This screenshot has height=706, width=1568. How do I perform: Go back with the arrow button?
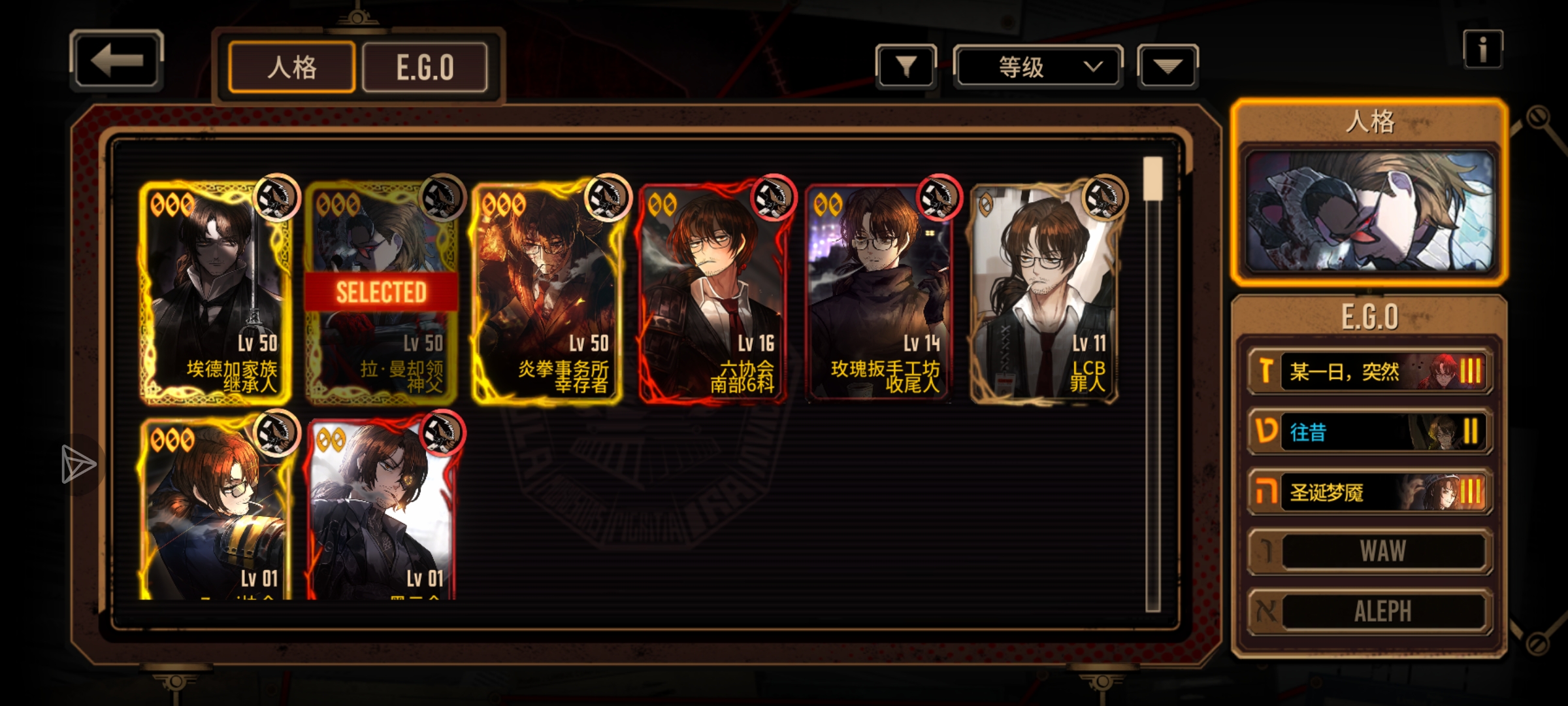point(116,61)
